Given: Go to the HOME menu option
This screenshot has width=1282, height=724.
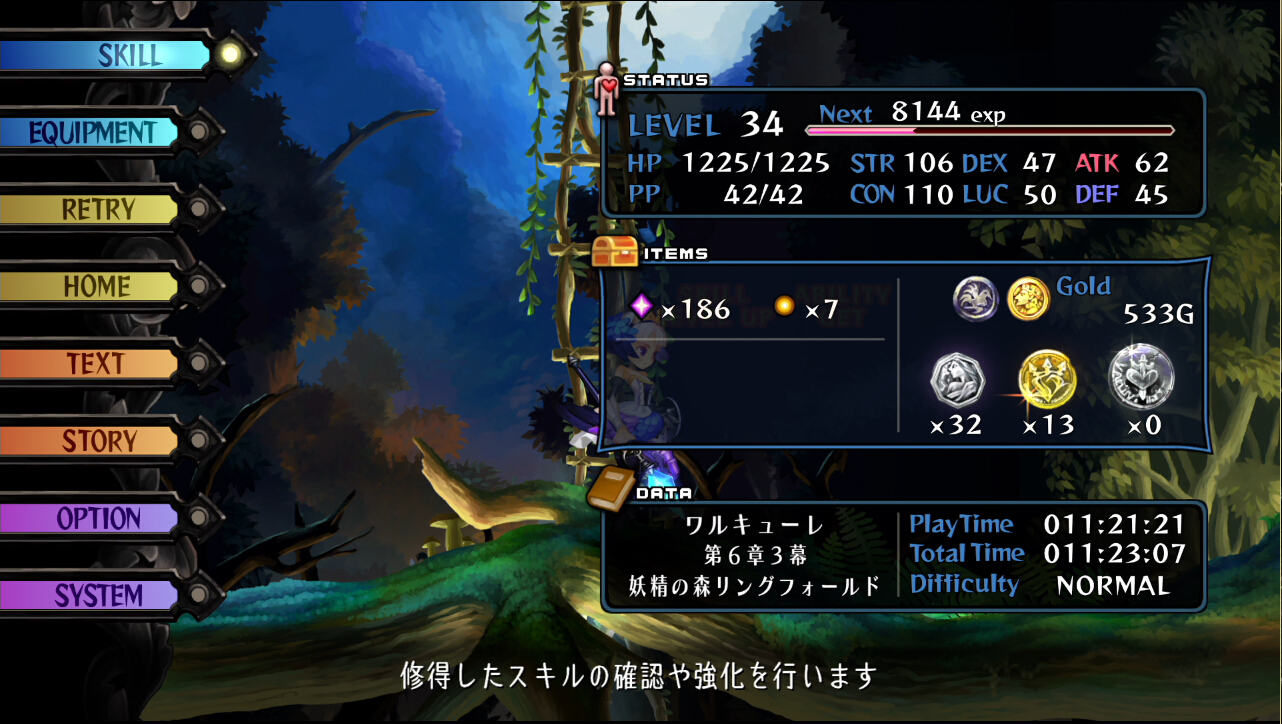Looking at the screenshot, I should [x=97, y=287].
